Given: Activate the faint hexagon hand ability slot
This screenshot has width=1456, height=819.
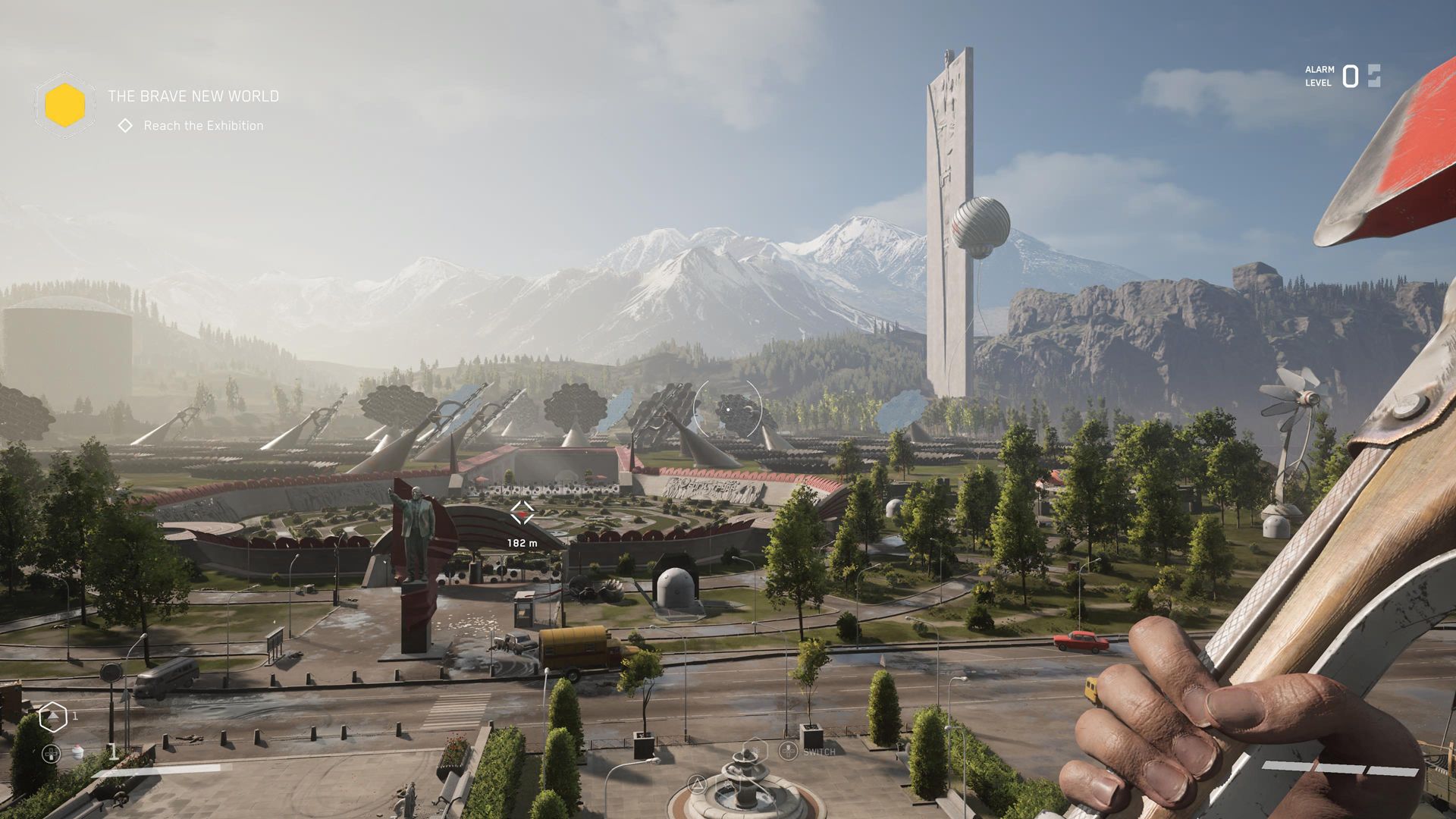Looking at the screenshot, I should tap(755, 750).
